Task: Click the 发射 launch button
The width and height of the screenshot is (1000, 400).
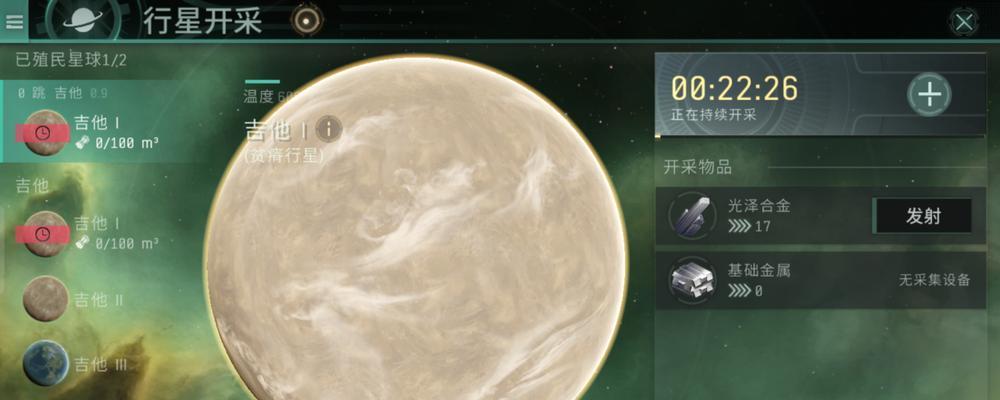Action: (922, 216)
